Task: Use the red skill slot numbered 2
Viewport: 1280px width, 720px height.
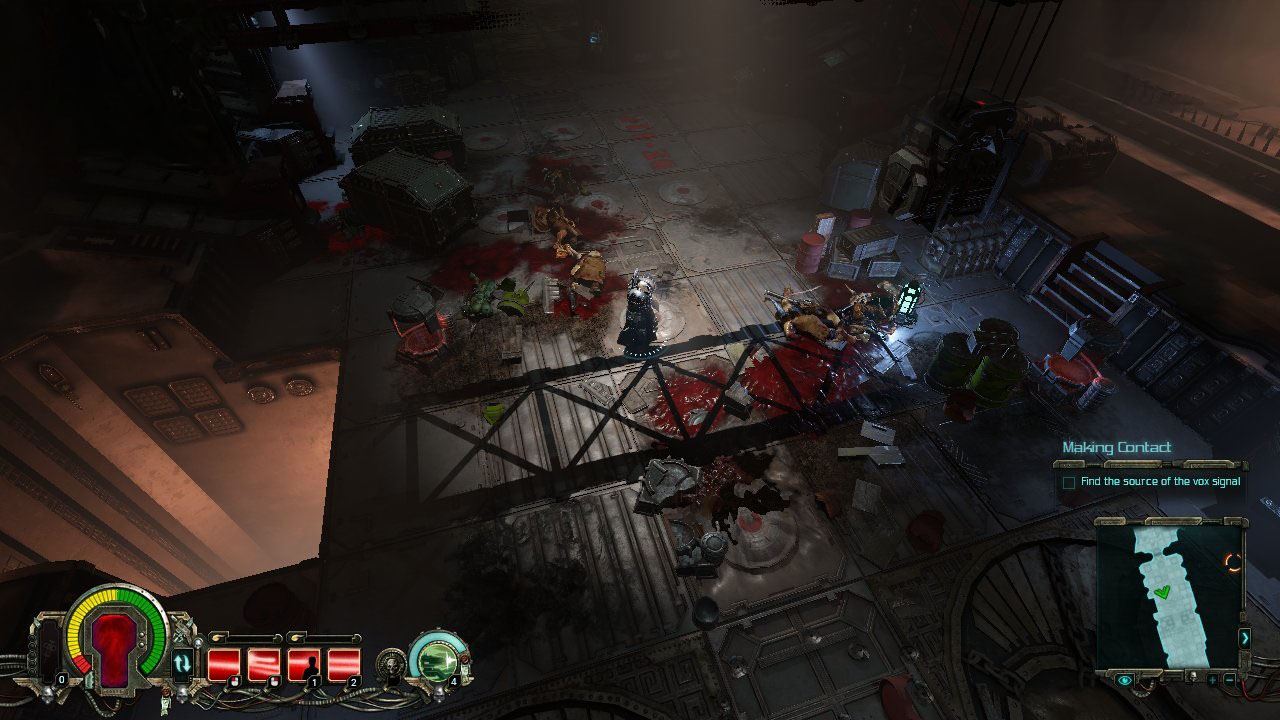Action: (x=343, y=664)
